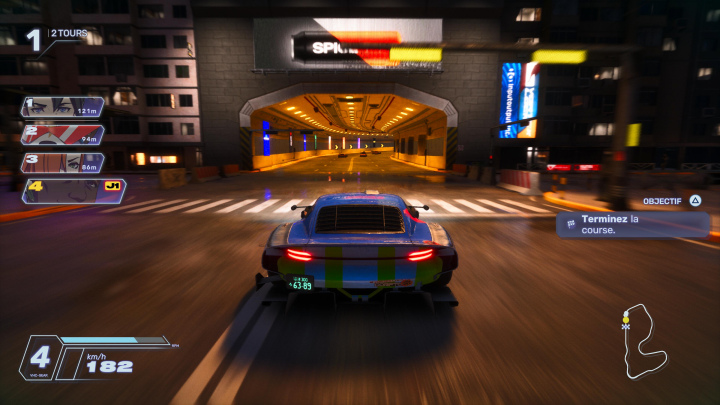720x405 pixels.
Task: Open the 'Terminez la course' objective panel
Action: pos(632,224)
